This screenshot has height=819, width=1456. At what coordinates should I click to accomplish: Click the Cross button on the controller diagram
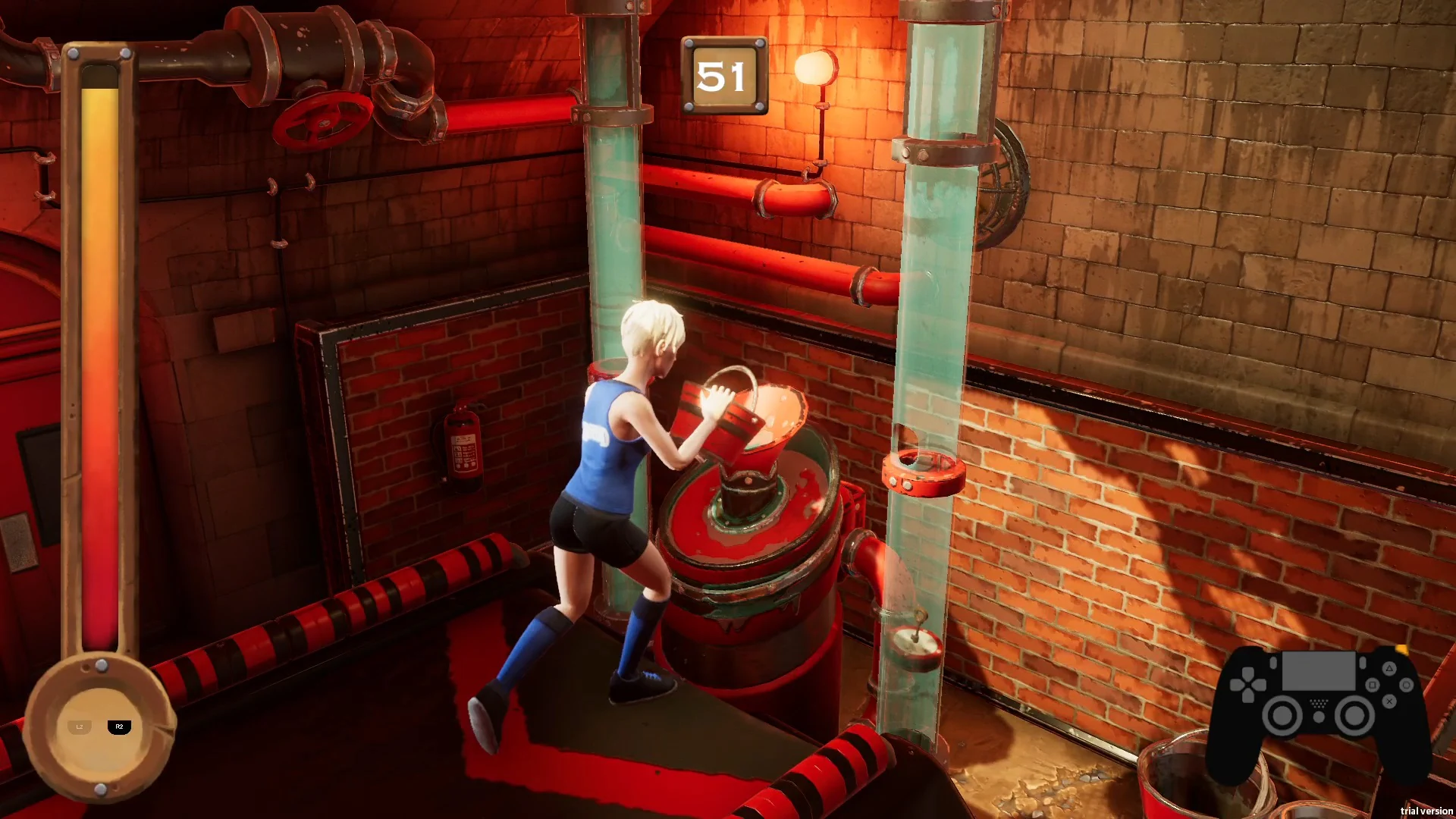(1389, 701)
